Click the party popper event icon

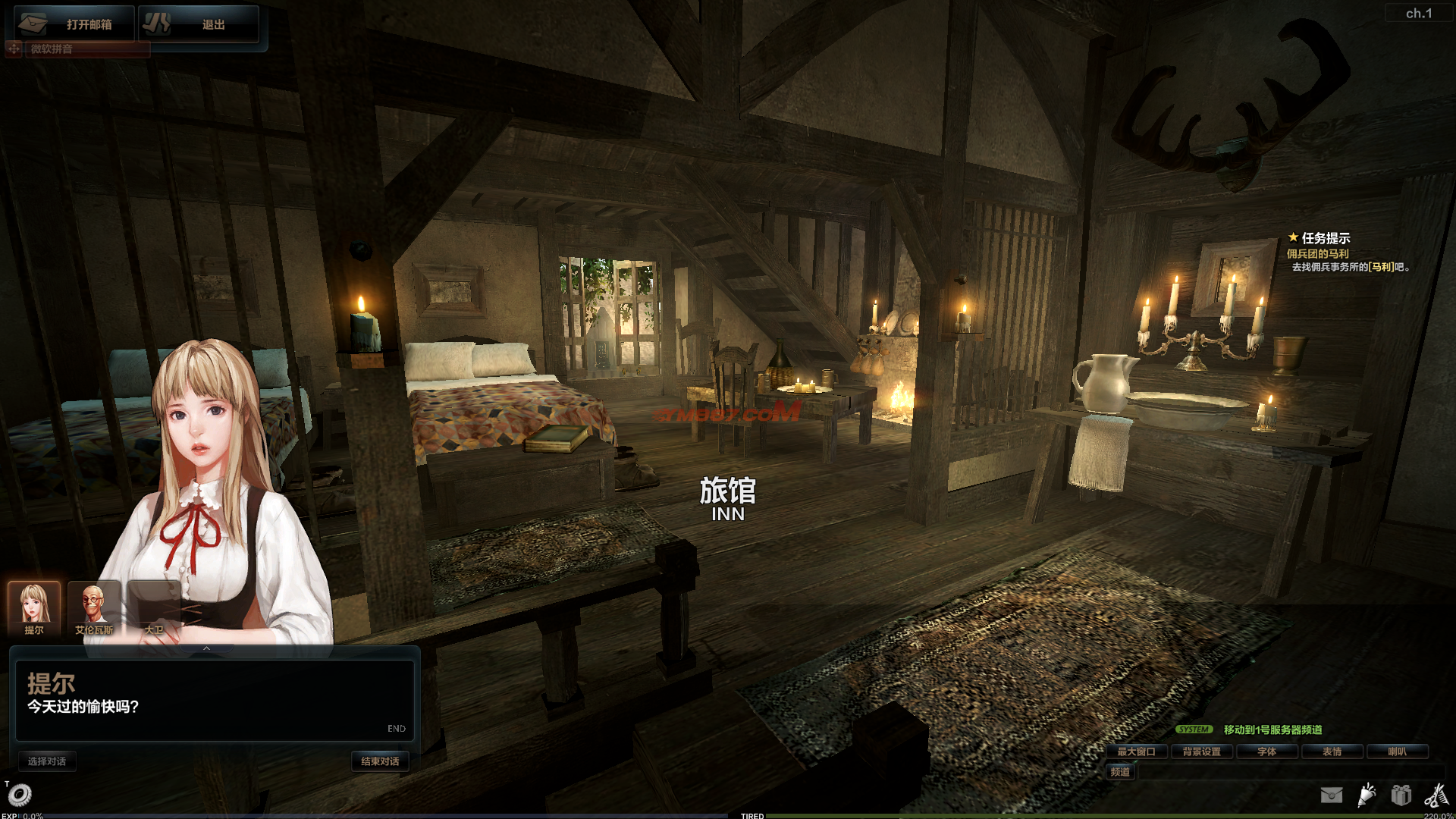pyautogui.click(x=1367, y=795)
